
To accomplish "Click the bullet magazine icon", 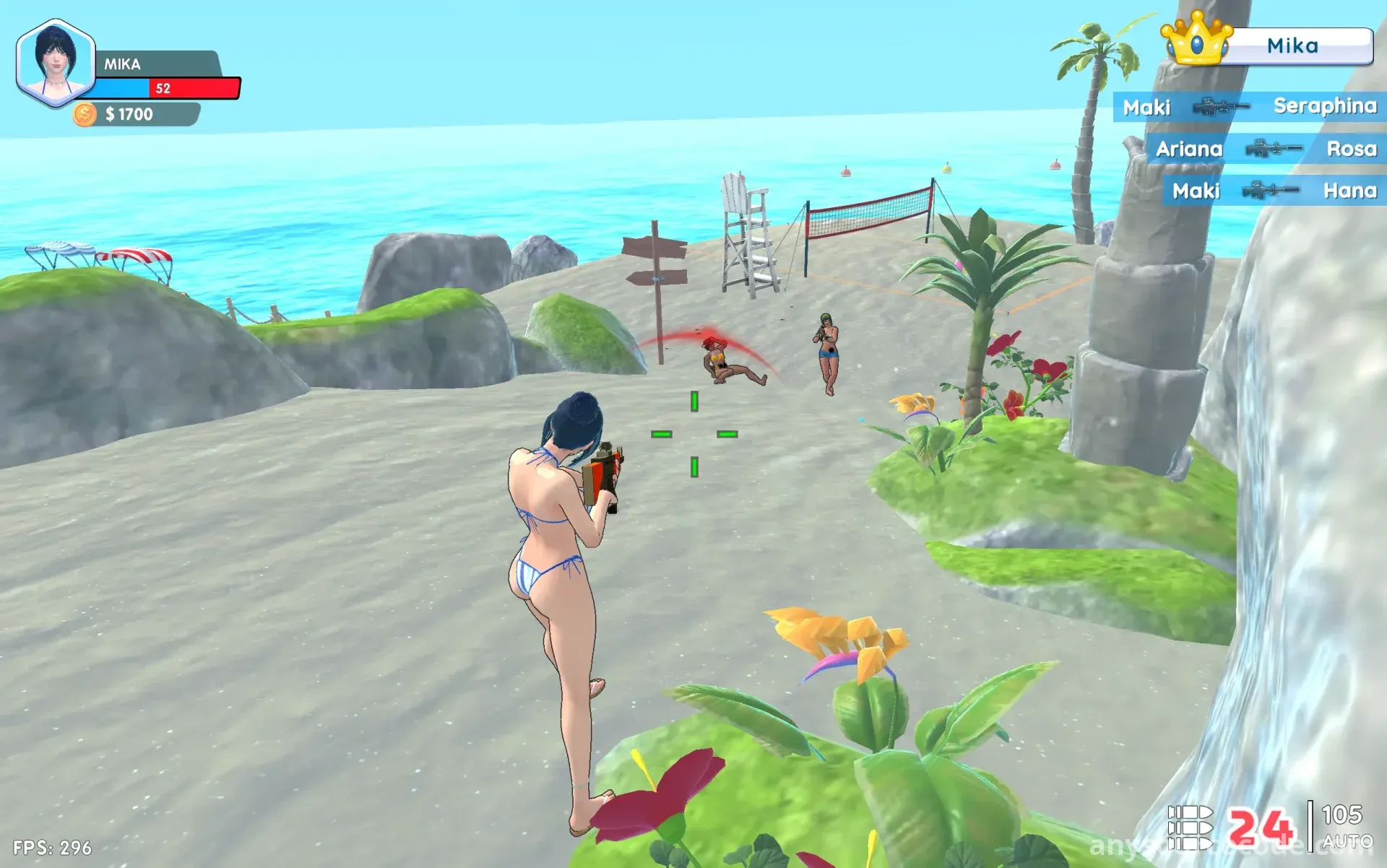I will (x=1190, y=828).
